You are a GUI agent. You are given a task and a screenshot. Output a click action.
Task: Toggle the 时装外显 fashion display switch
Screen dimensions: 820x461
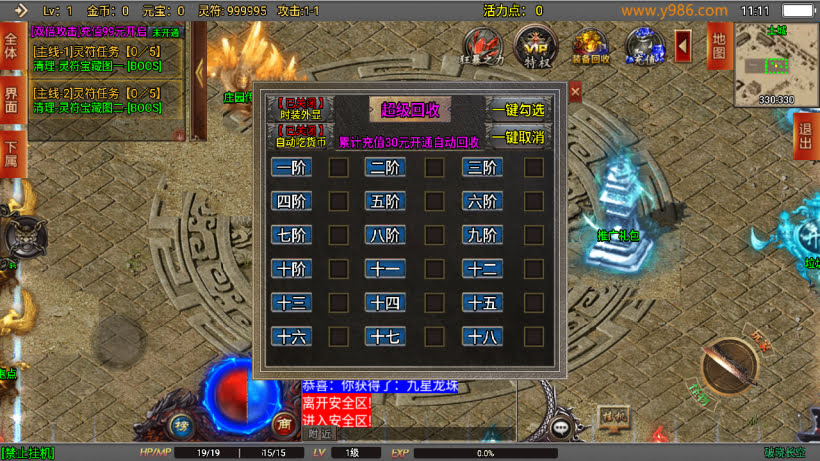(301, 109)
